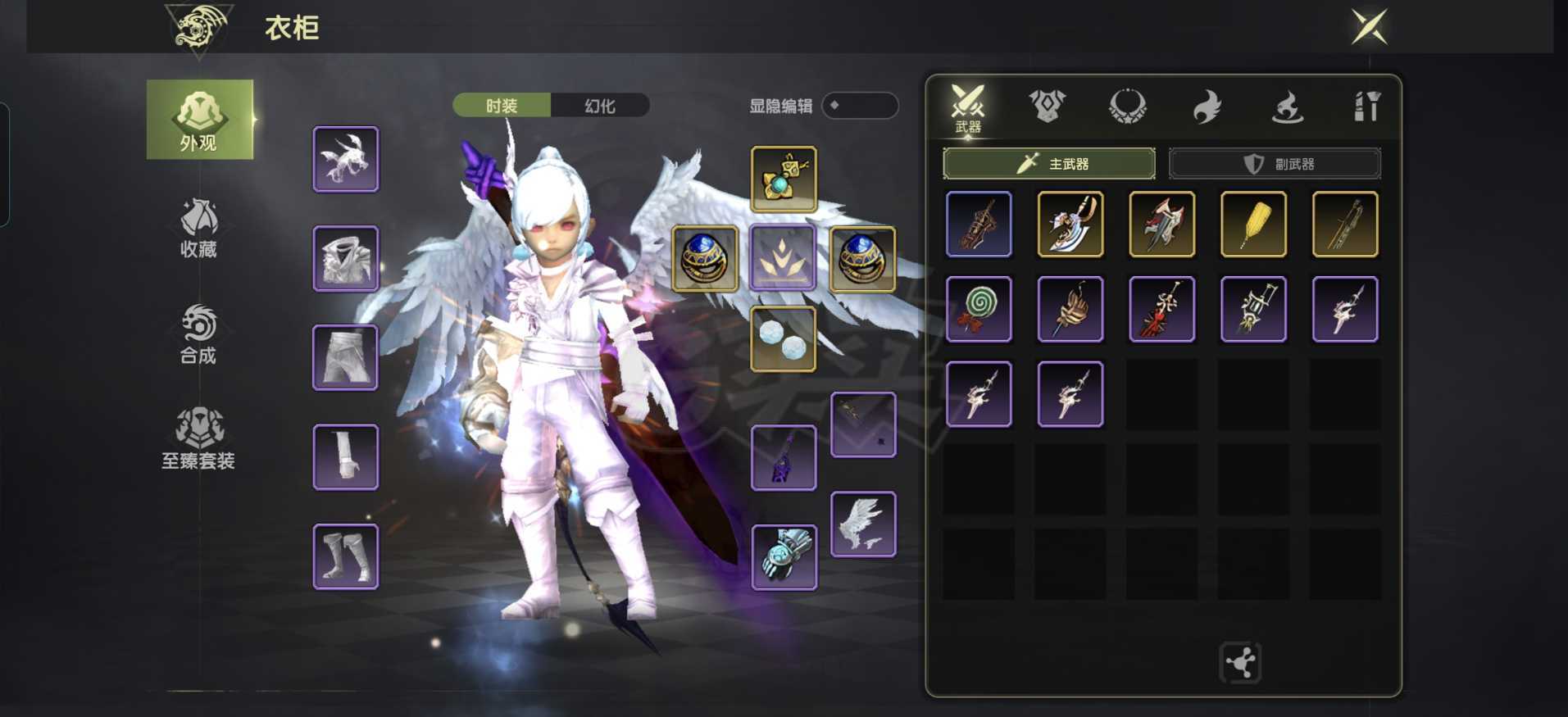Click the white boots equipment slot
The width and height of the screenshot is (1568, 717).
click(346, 557)
